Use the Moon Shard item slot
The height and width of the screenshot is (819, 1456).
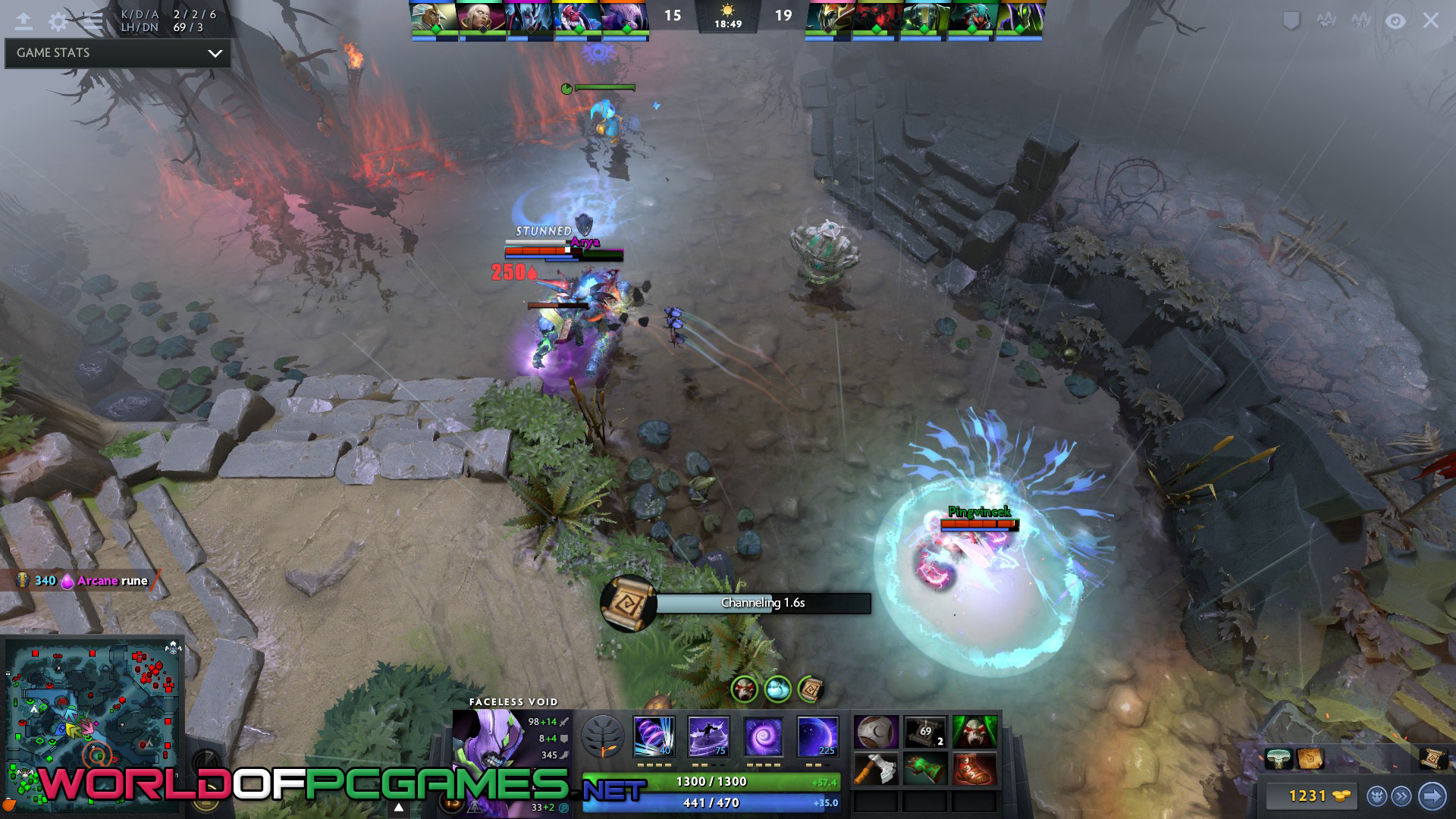[877, 733]
